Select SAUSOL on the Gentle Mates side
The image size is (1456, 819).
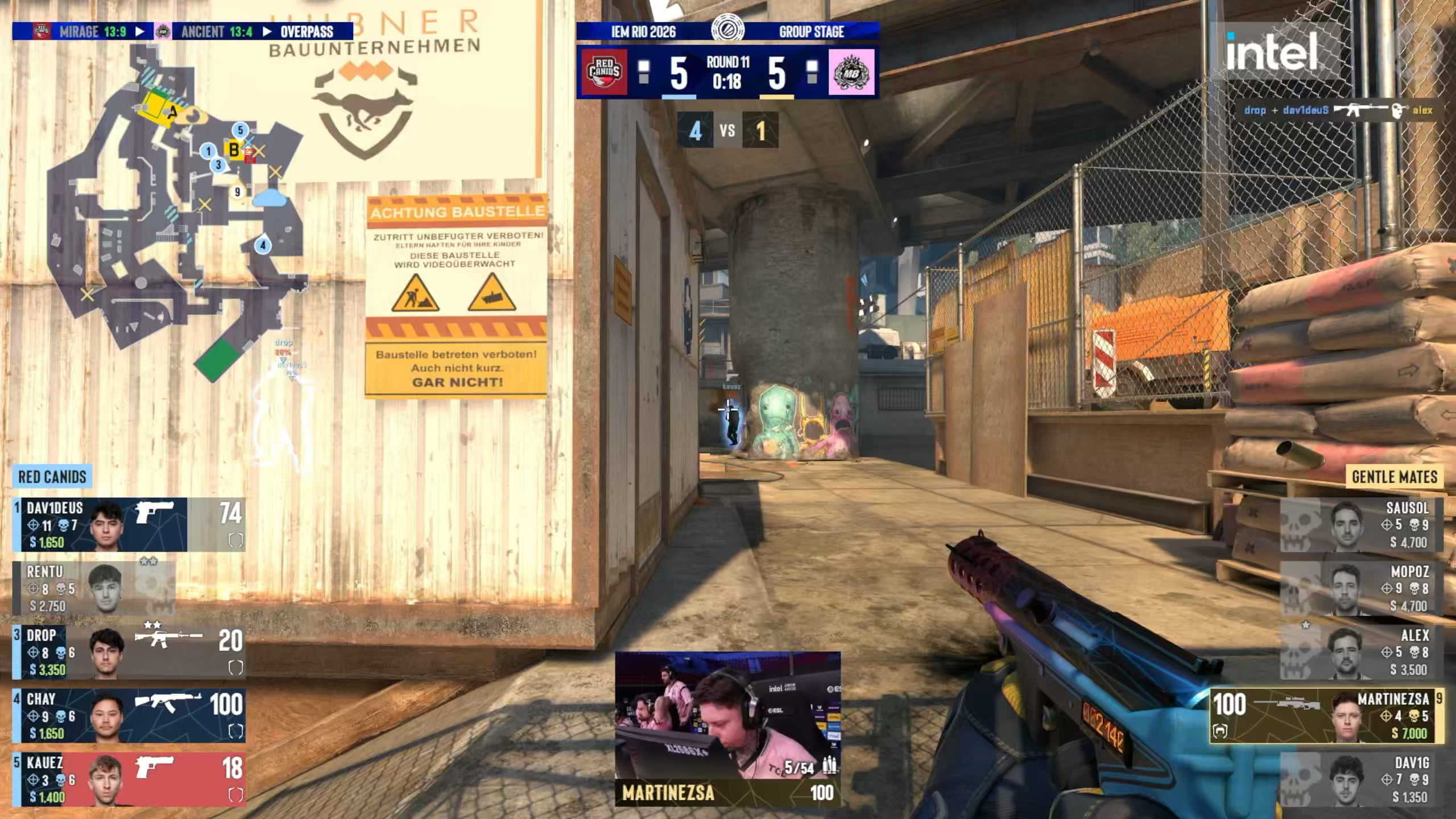point(1362,524)
